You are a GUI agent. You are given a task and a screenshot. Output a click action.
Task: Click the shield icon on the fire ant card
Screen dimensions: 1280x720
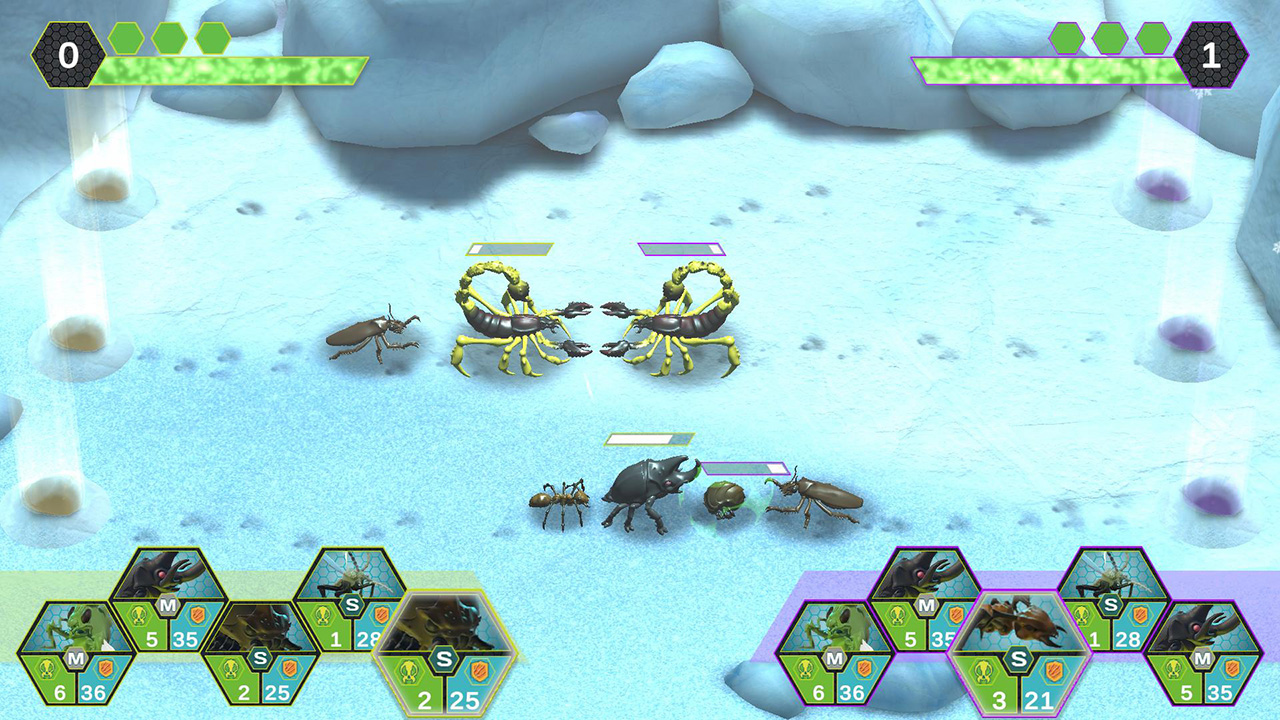point(1053,673)
